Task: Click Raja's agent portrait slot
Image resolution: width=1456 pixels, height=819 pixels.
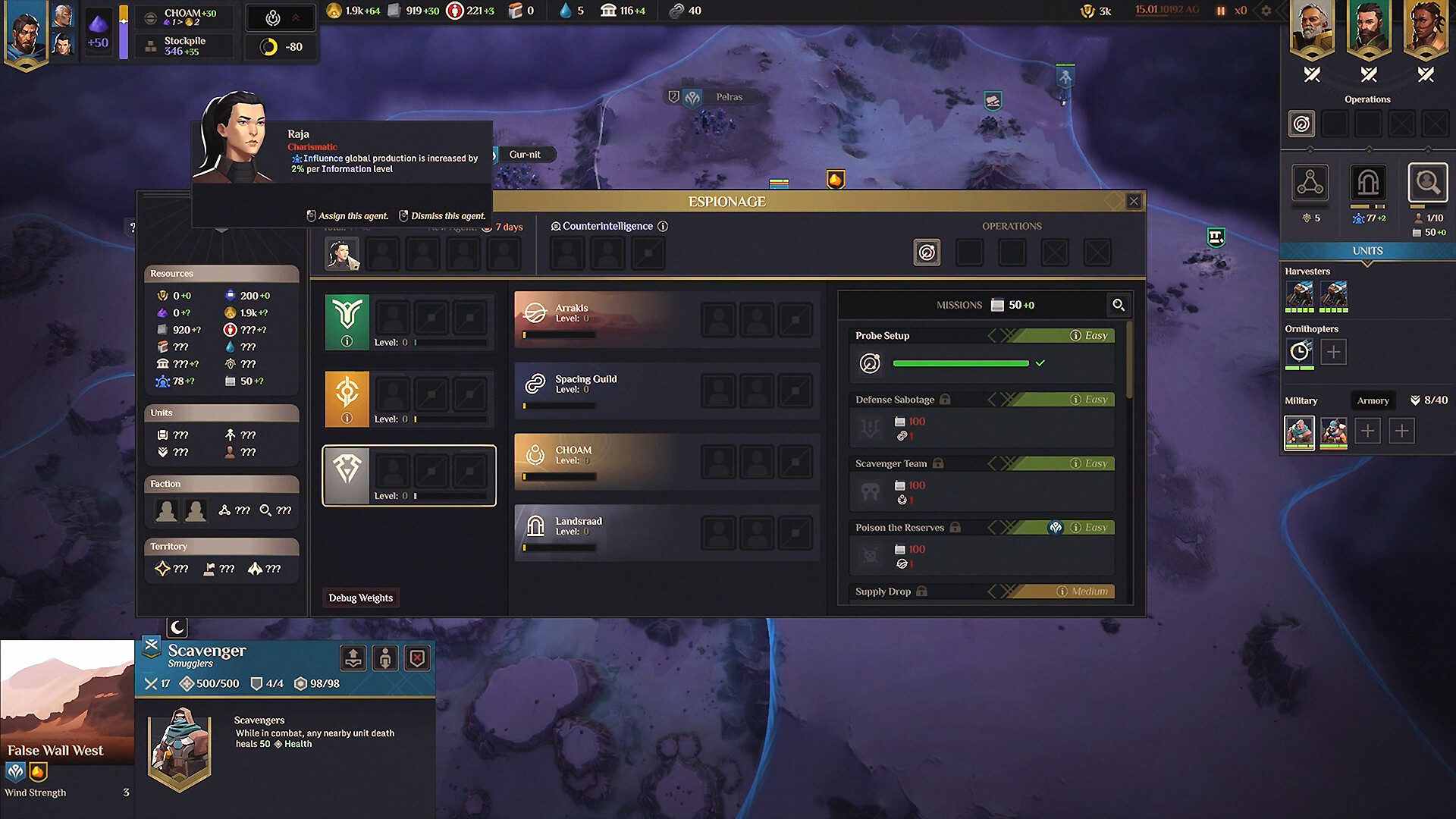Action: coord(342,253)
